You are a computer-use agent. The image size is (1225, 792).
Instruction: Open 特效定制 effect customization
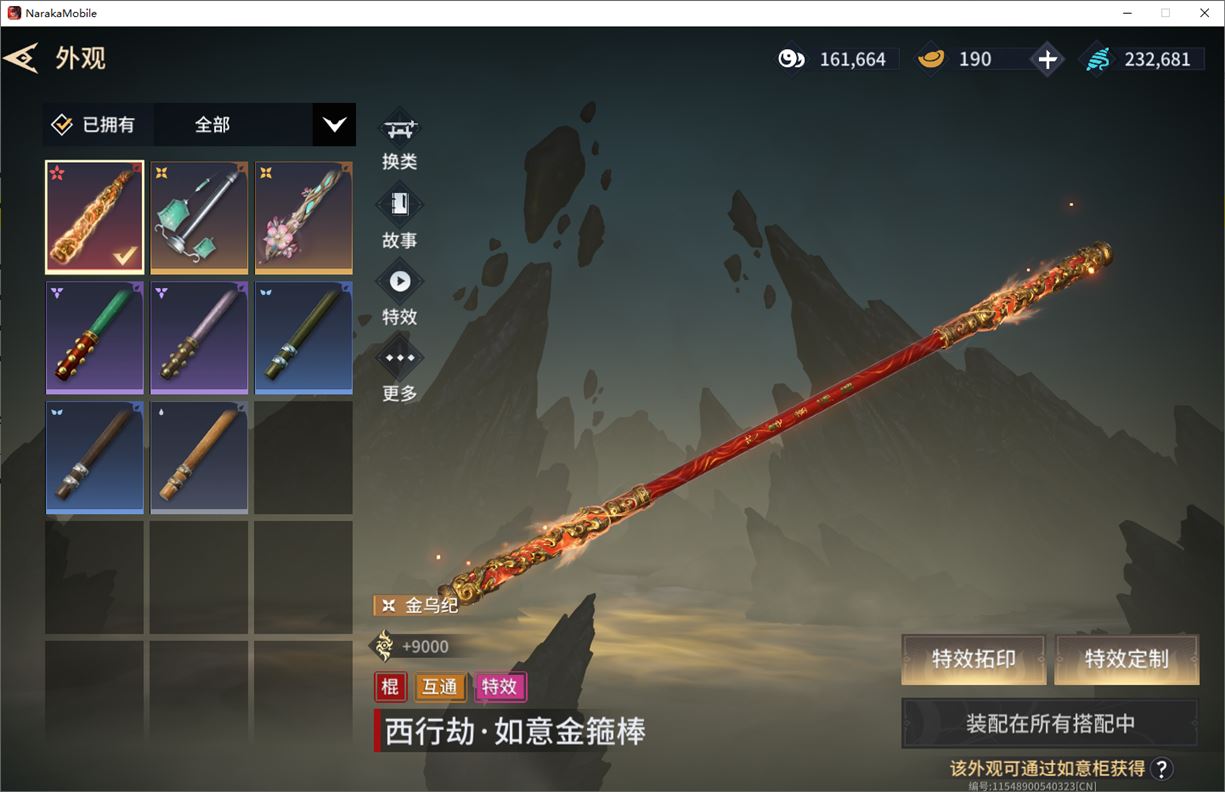[1127, 659]
